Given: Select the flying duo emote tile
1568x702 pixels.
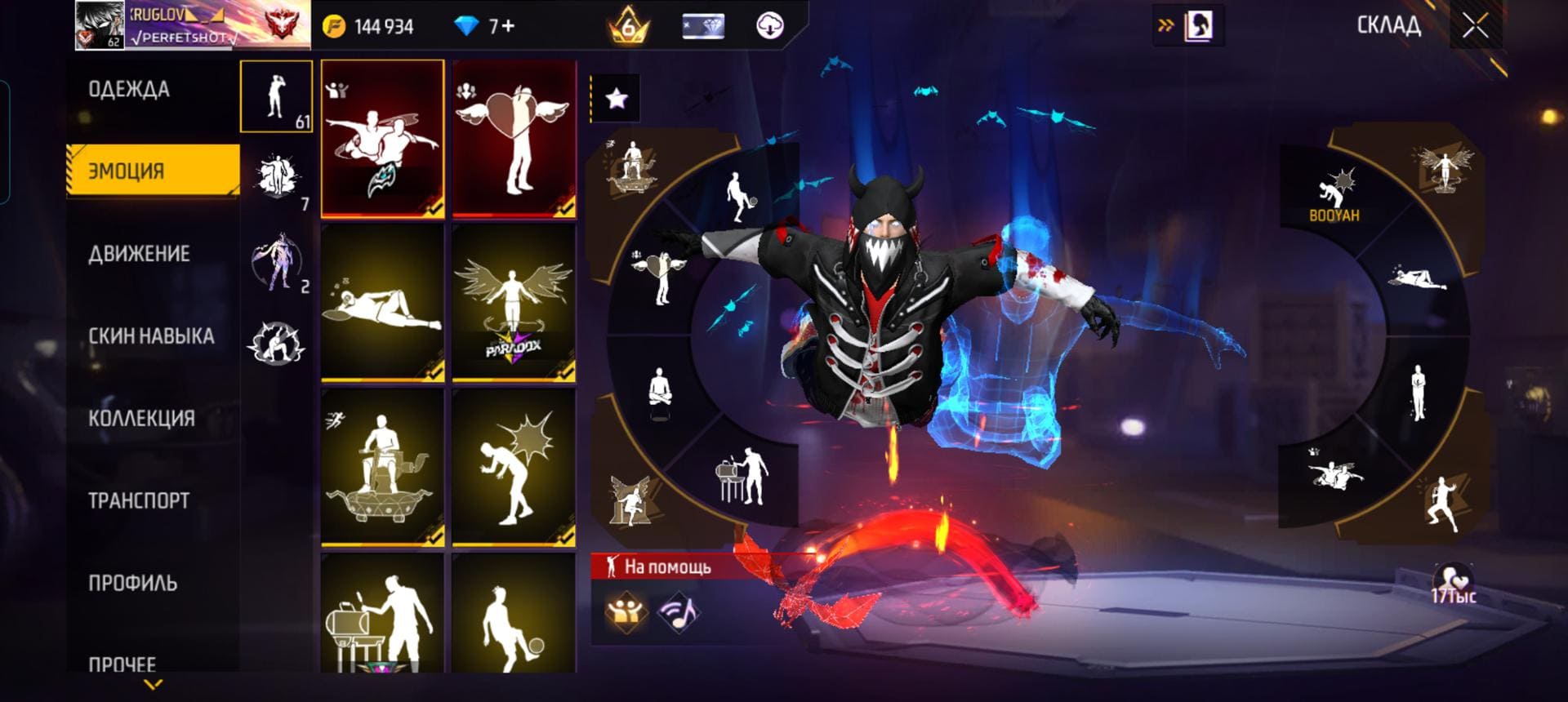Looking at the screenshot, I should click(382, 139).
